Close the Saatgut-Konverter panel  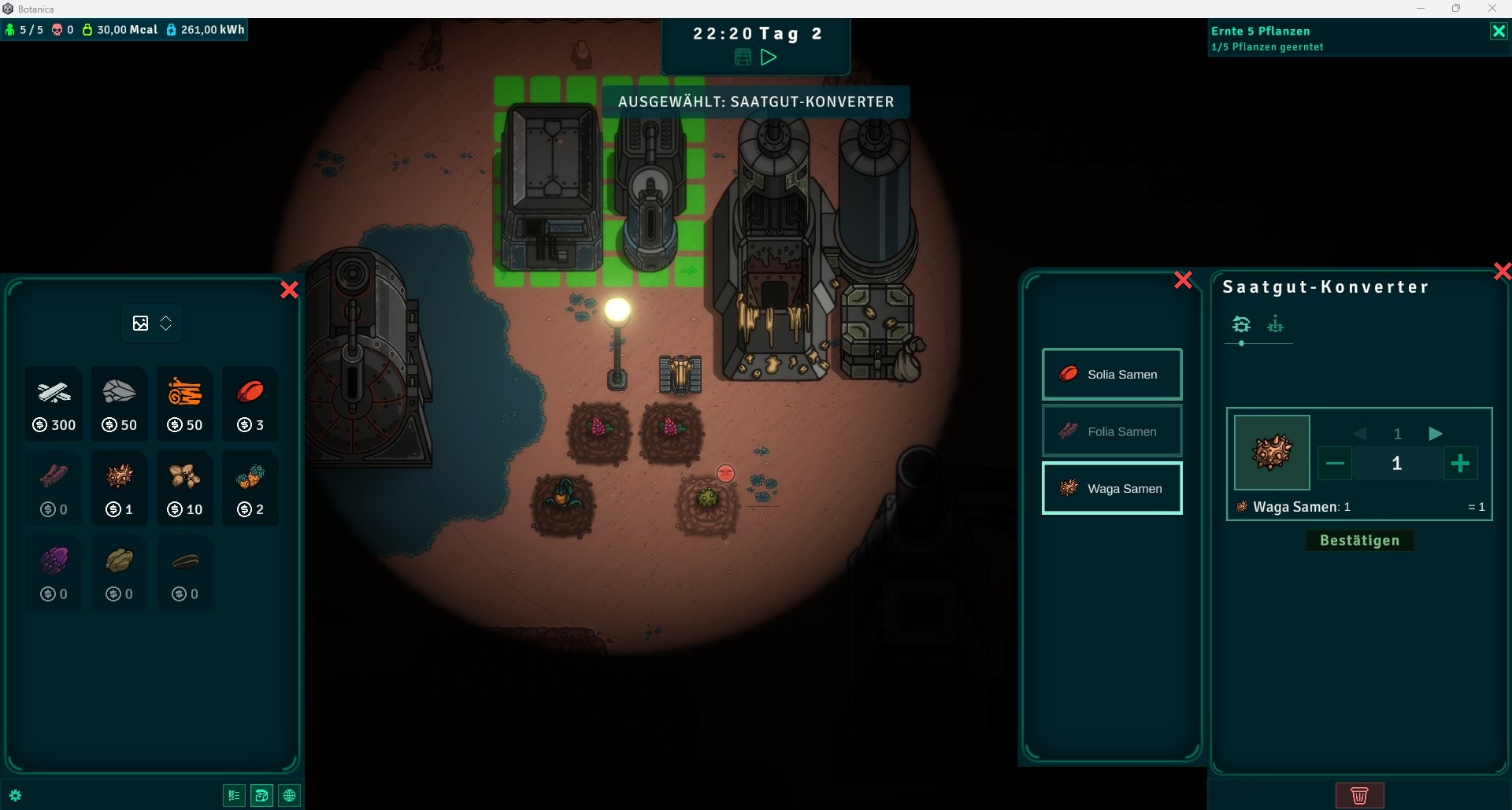[1502, 272]
